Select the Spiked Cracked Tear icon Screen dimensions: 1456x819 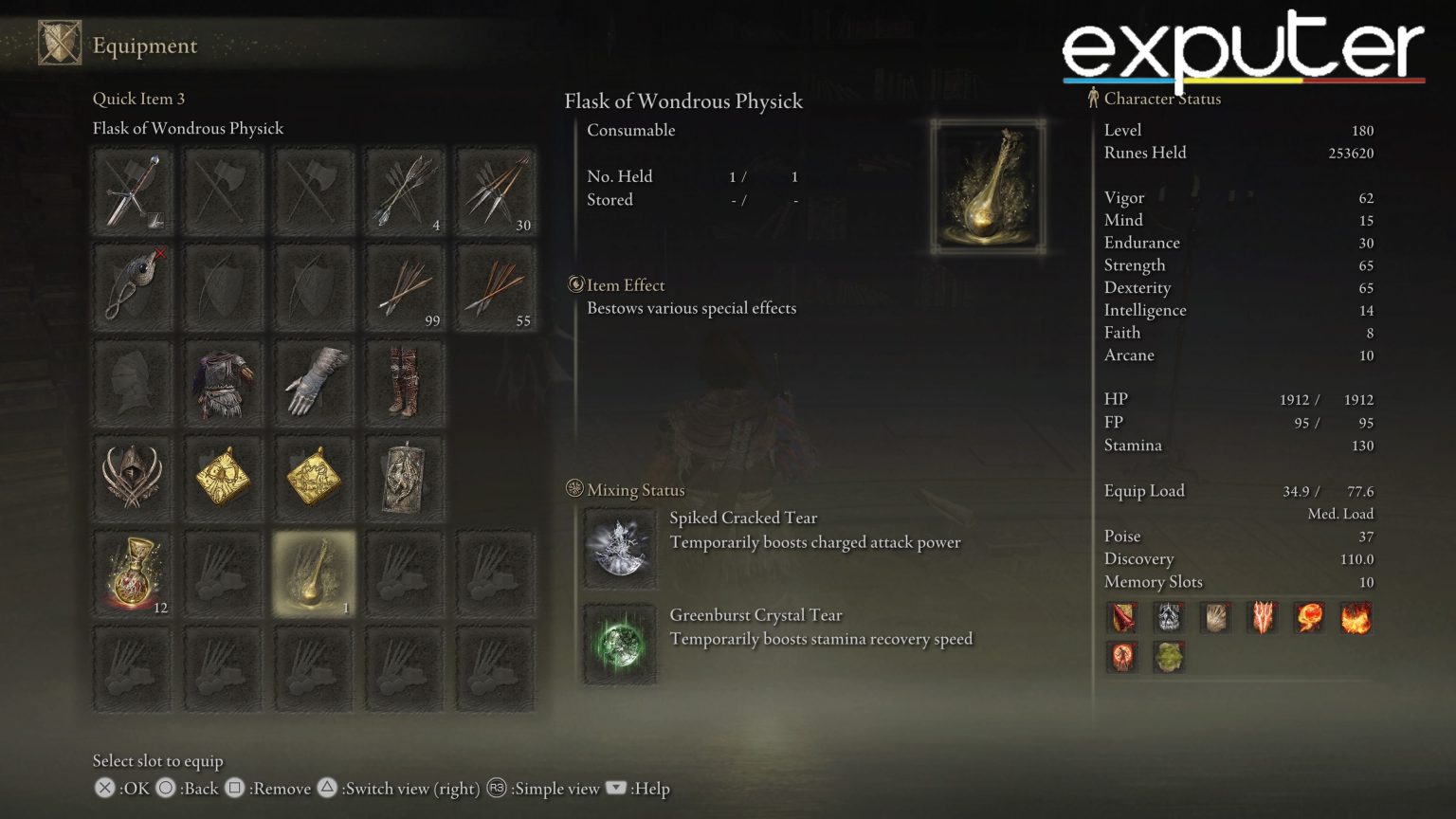click(x=619, y=548)
